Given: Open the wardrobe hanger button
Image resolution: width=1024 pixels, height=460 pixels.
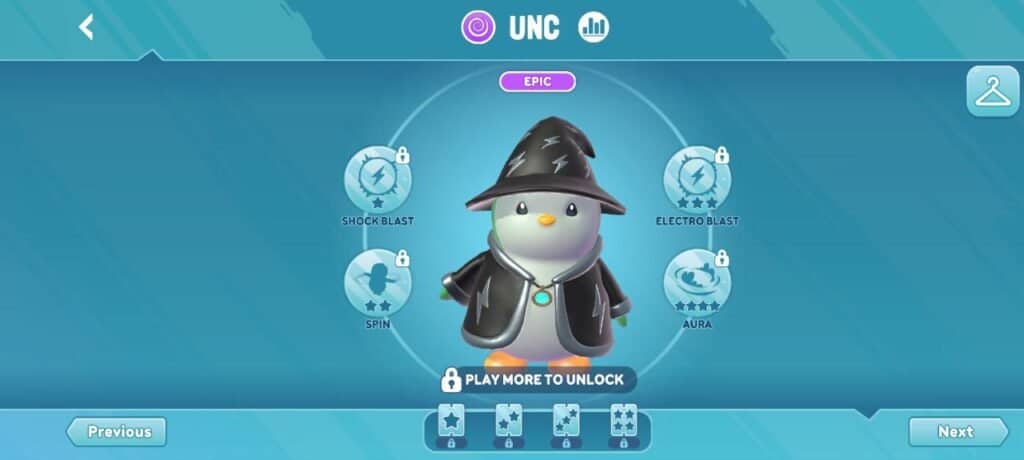Looking at the screenshot, I should pos(992,92).
